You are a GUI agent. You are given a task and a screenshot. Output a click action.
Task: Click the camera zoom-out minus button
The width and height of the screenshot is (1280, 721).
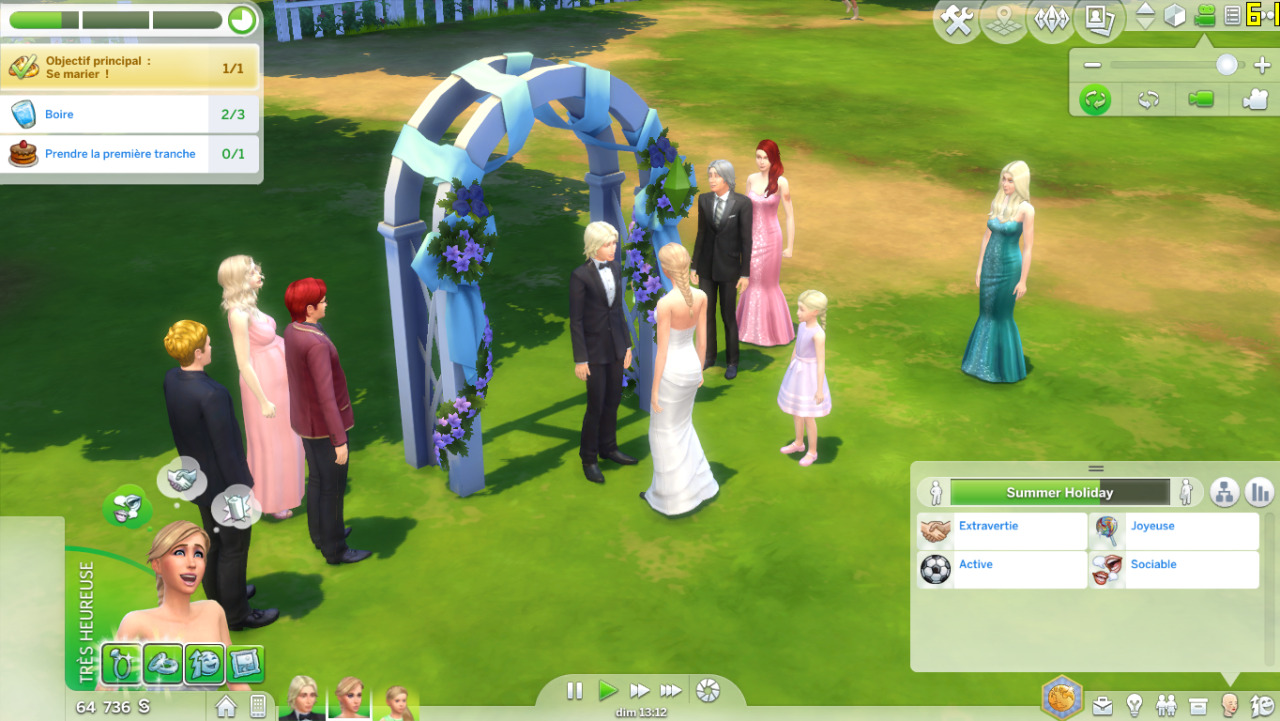point(1092,65)
